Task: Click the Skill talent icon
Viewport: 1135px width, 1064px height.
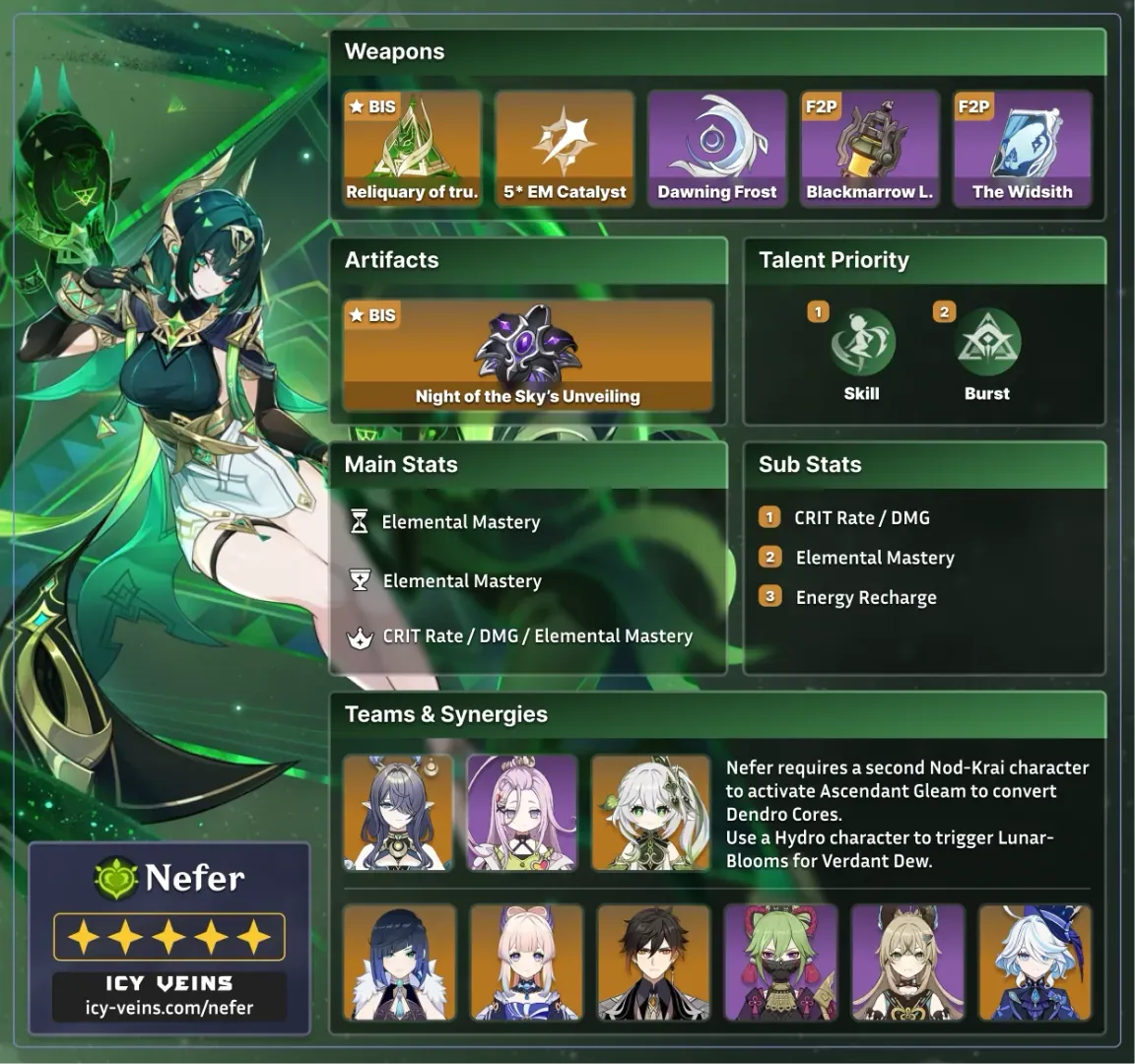Action: 862,343
